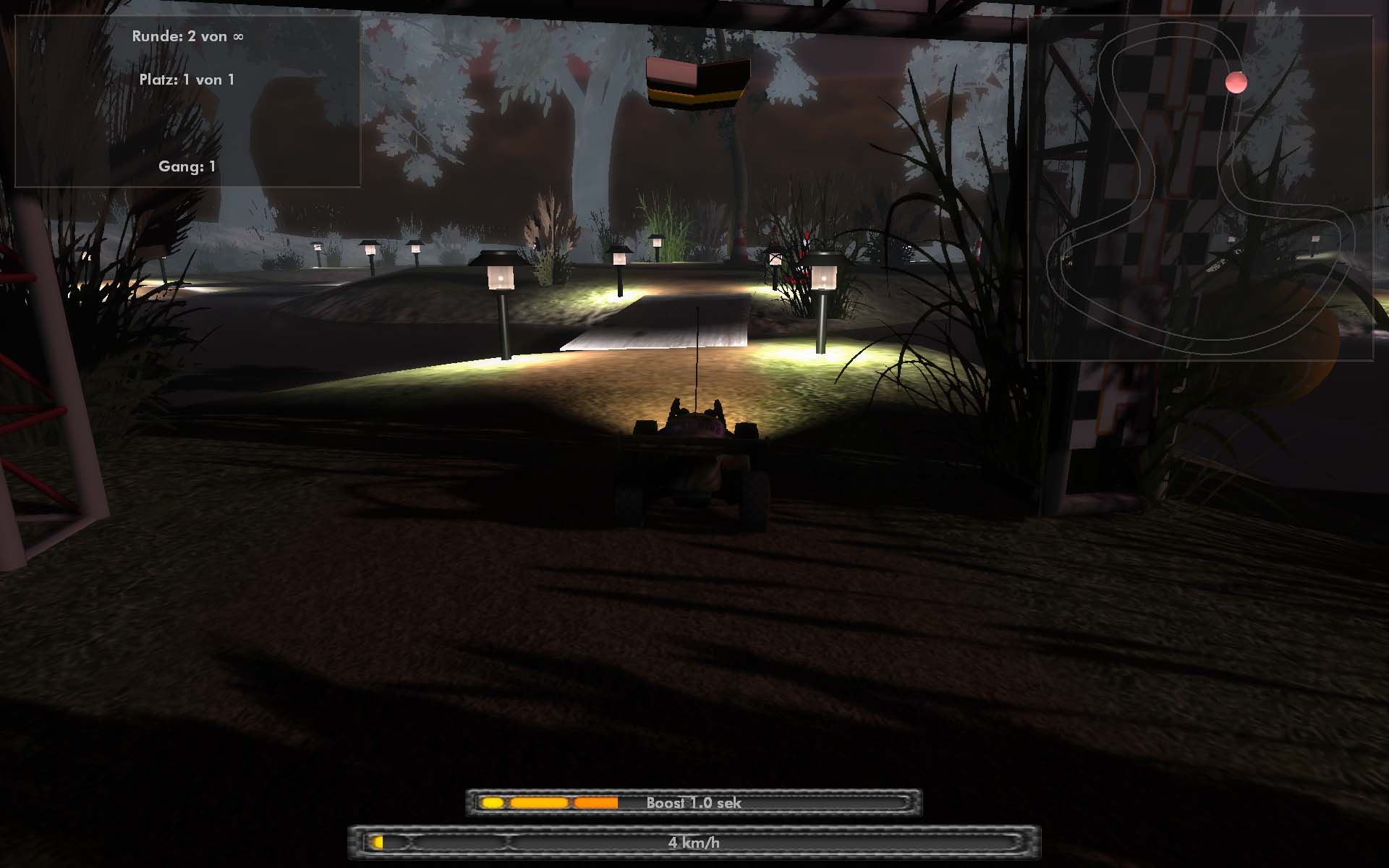This screenshot has height=868, width=1389.
Task: Select the red player marker on the minimap
Action: (1236, 82)
